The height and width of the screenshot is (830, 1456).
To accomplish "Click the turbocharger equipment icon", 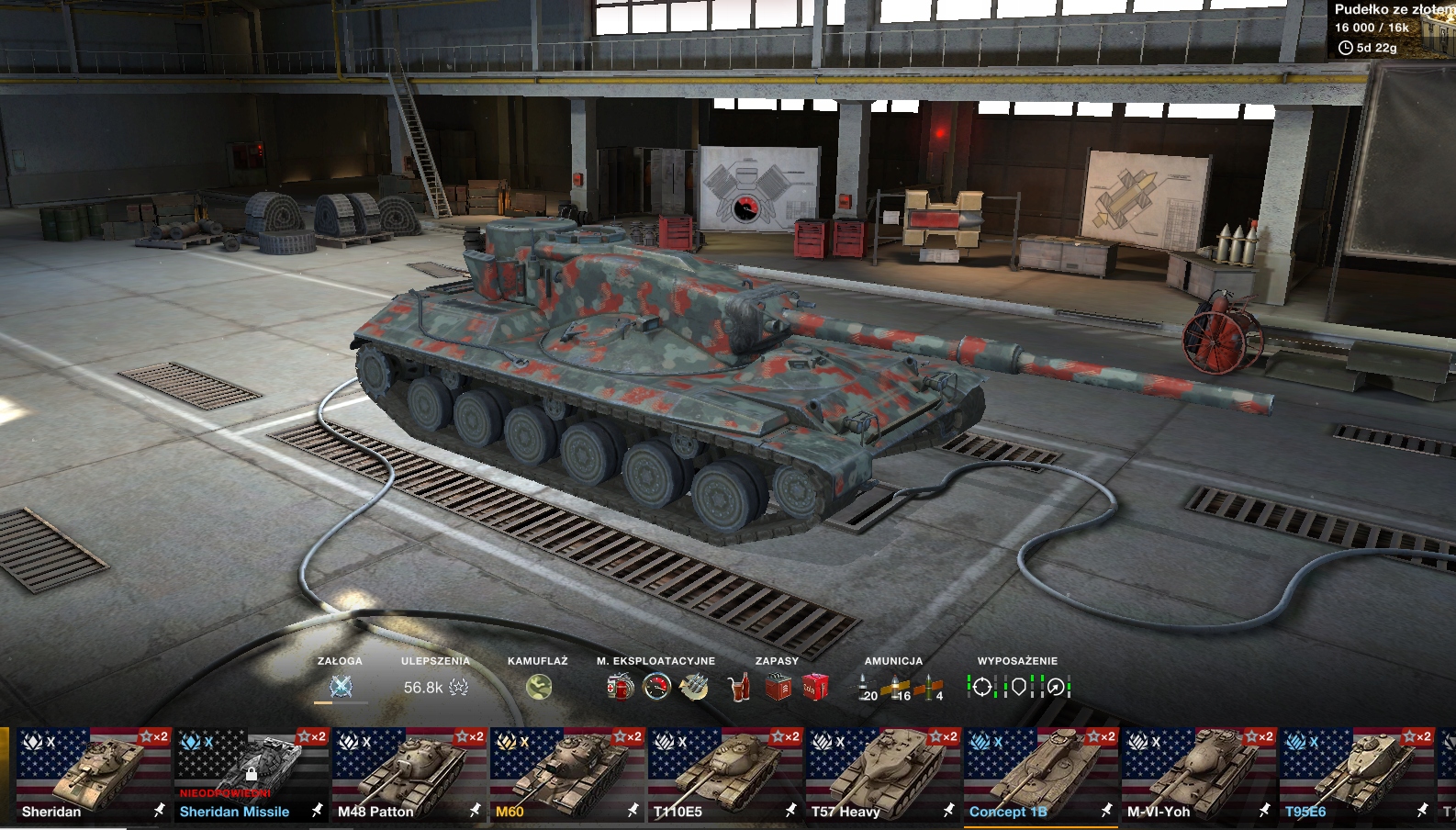I will click(x=1056, y=687).
